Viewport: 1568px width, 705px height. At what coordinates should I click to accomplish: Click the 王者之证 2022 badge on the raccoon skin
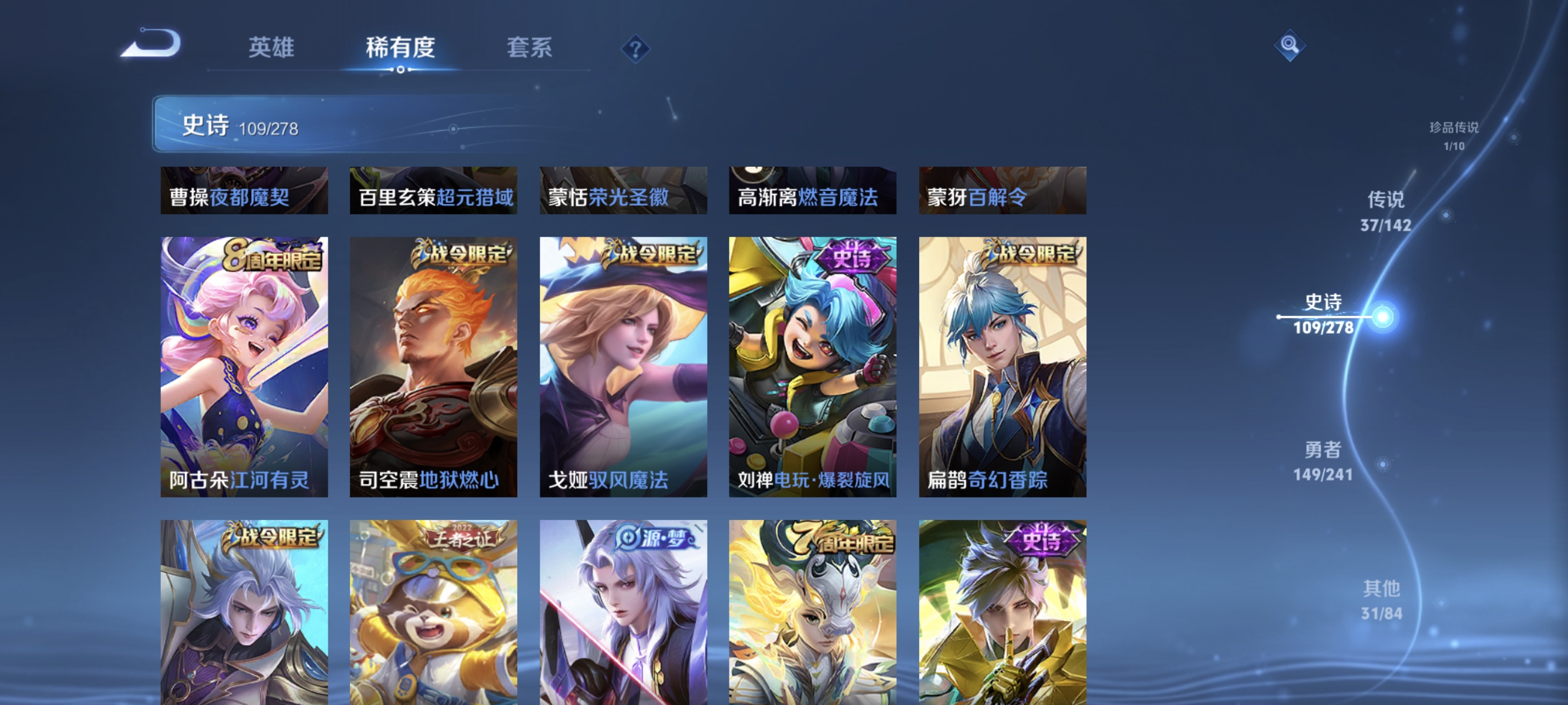pyautogui.click(x=457, y=538)
